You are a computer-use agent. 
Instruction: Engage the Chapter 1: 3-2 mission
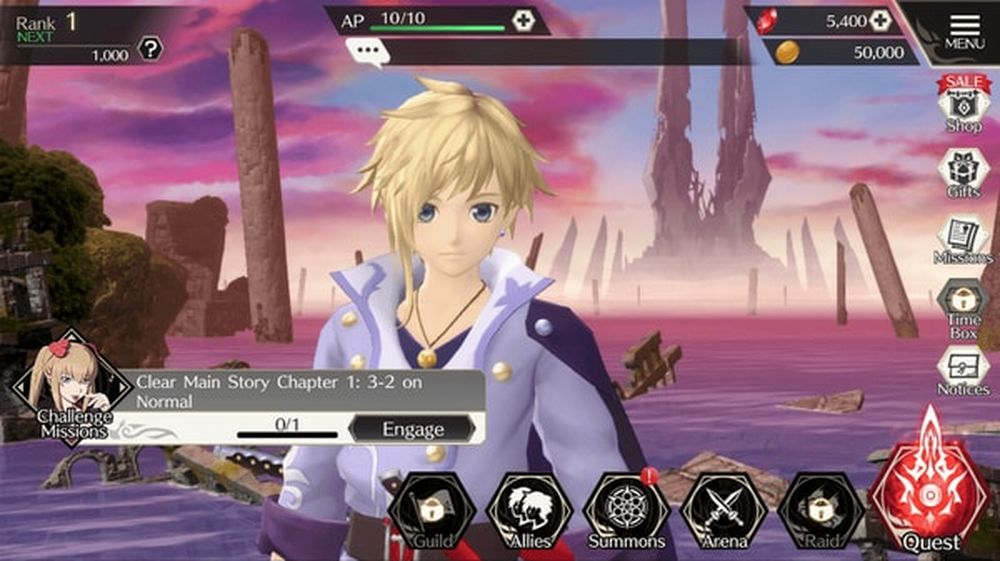click(412, 428)
